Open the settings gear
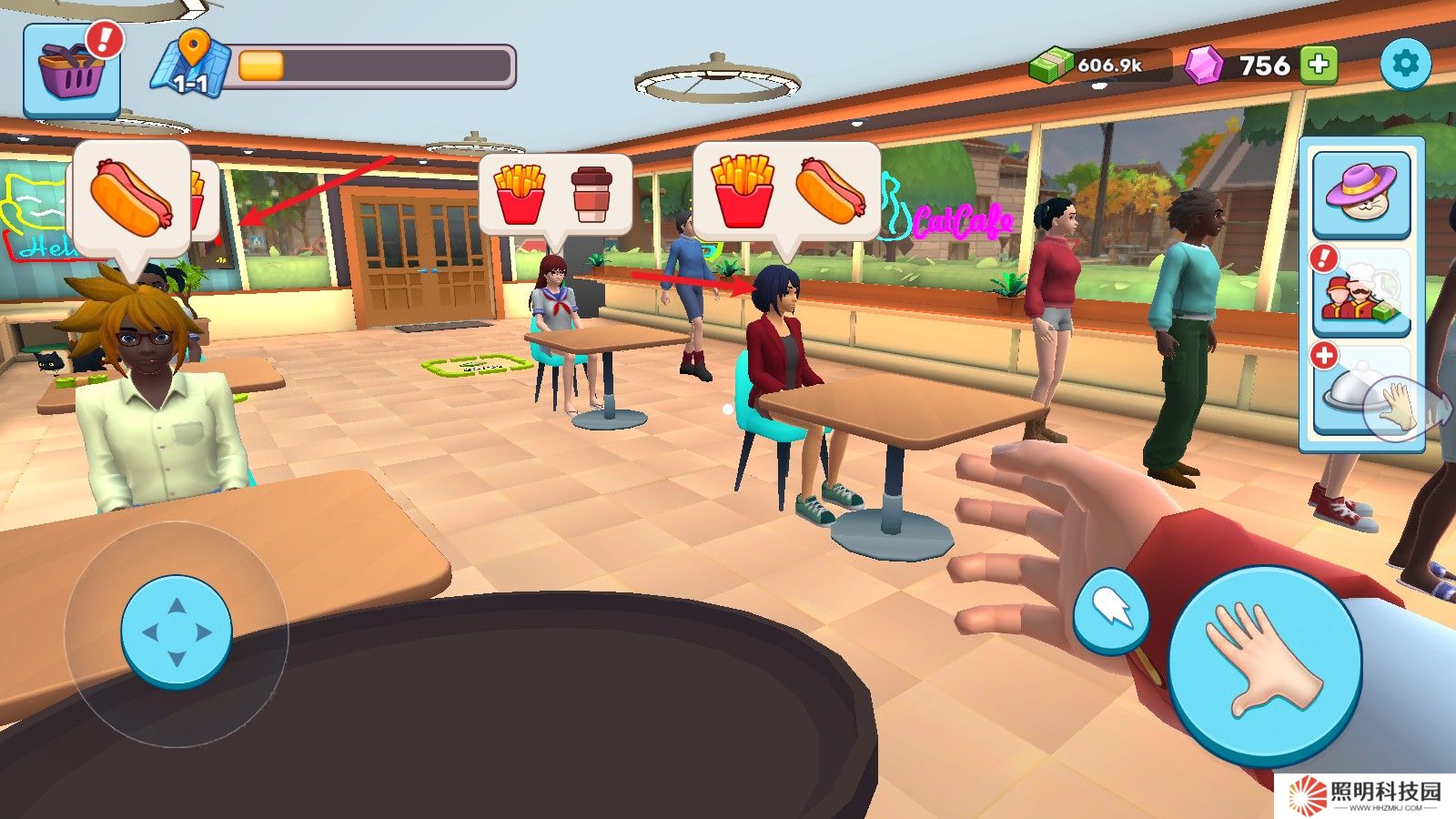1456x819 pixels. click(x=1405, y=64)
